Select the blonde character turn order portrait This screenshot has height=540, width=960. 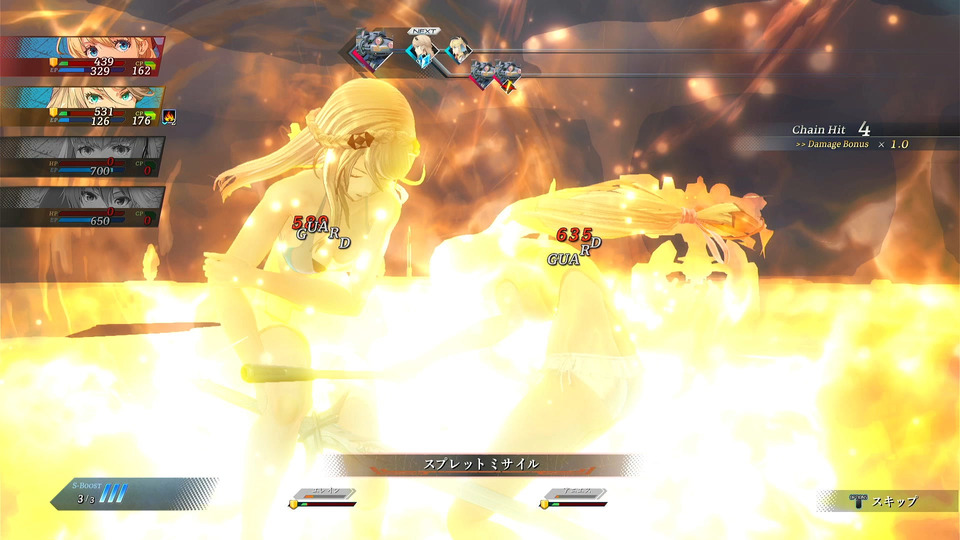[x=458, y=49]
